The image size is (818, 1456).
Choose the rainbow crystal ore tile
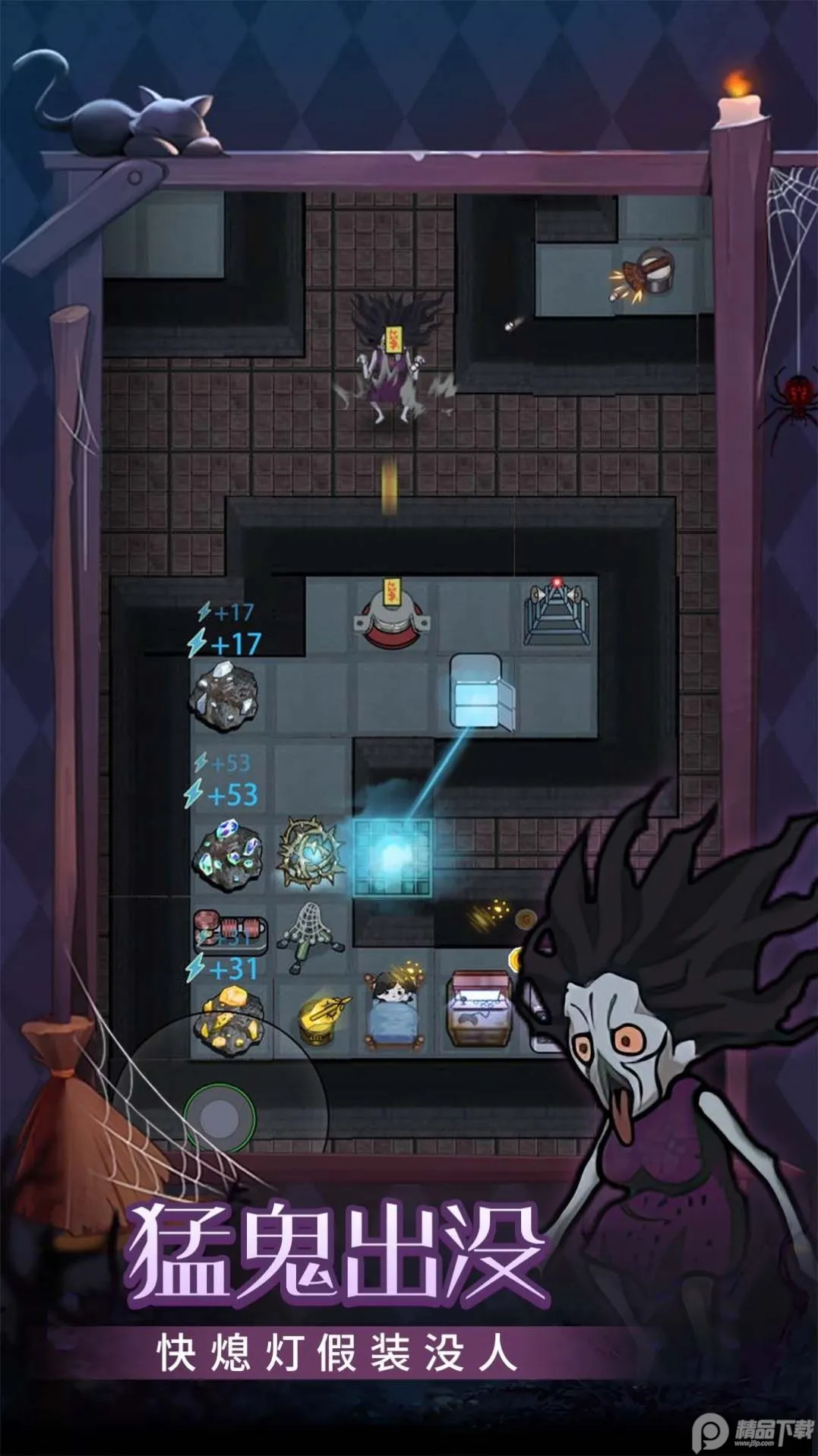229,854
